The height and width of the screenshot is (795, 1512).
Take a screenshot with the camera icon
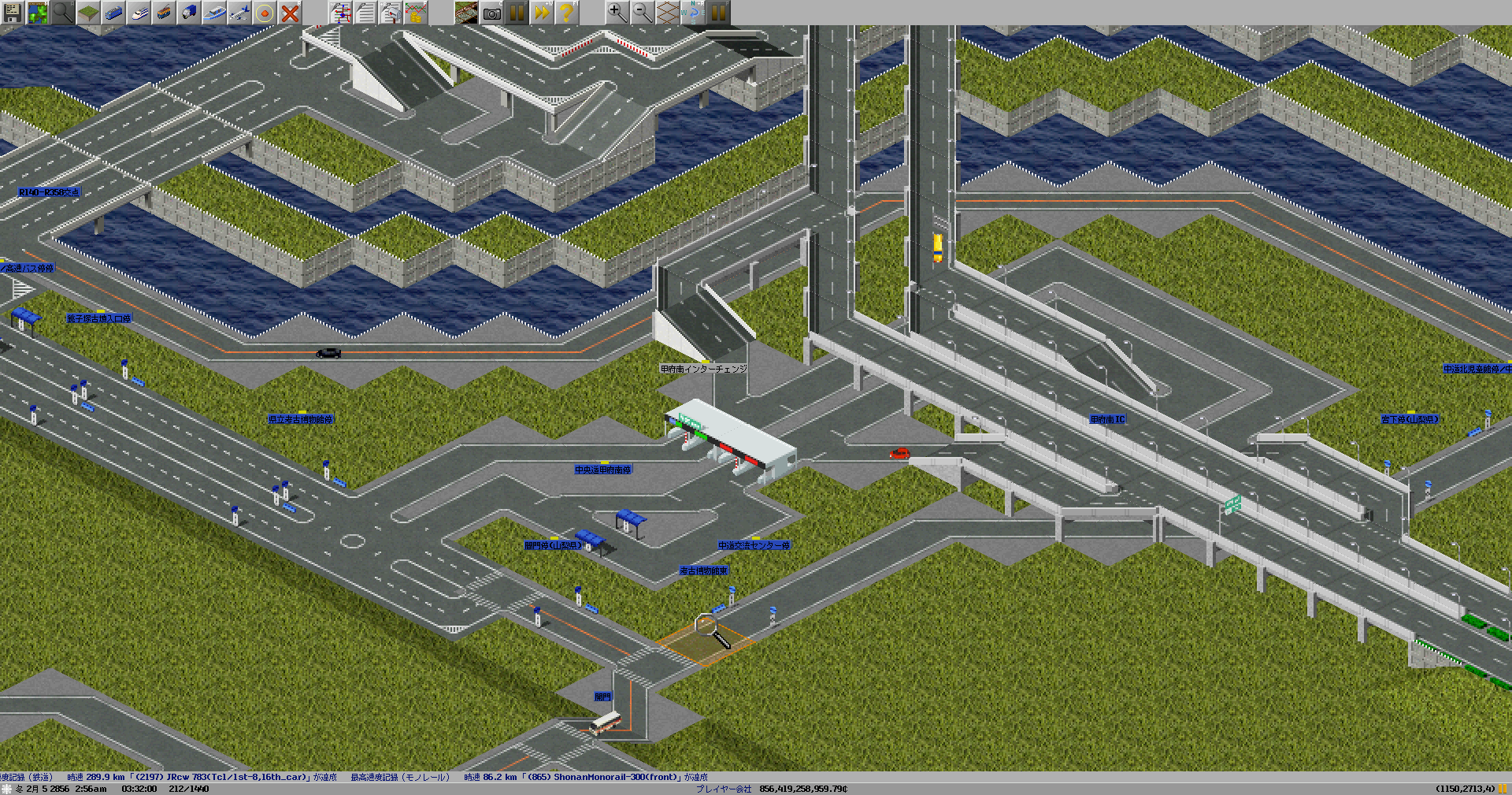491,13
